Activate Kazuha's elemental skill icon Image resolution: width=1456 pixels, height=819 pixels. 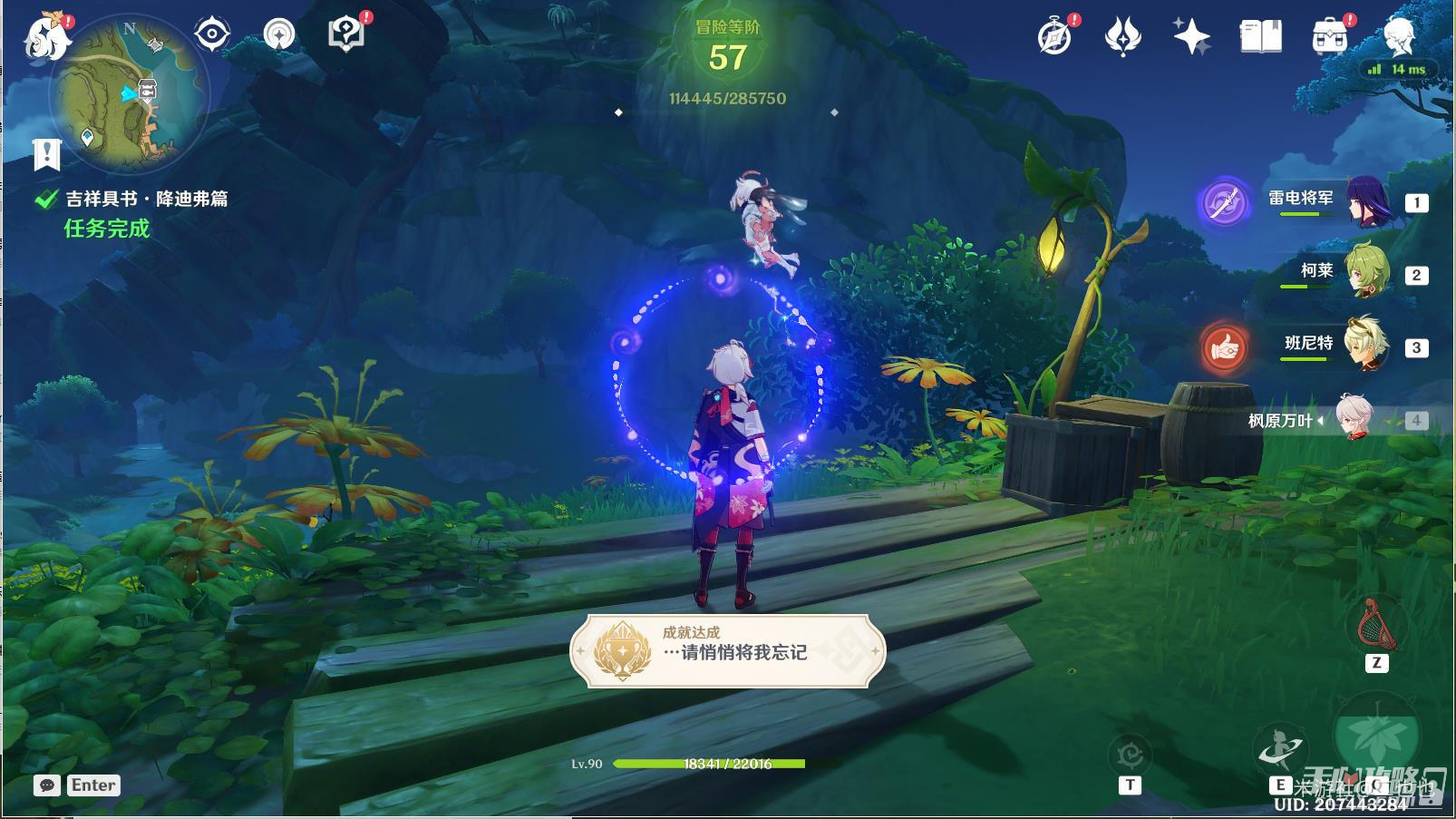click(1280, 749)
